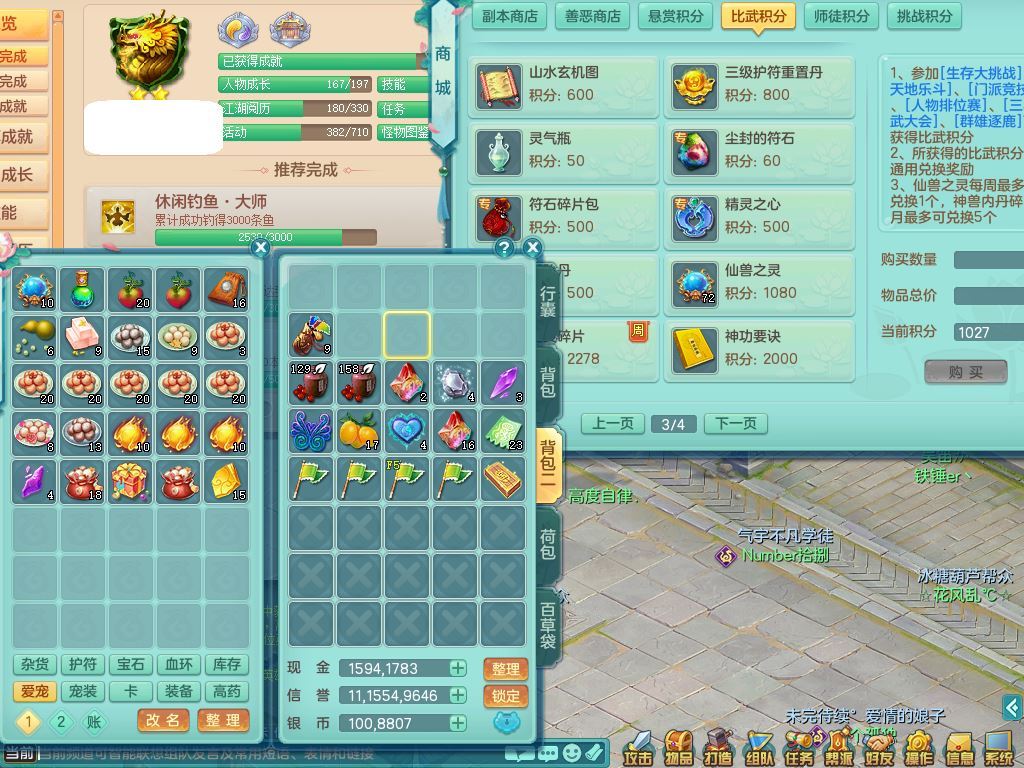Select the oranges item in the backpack
The image size is (1024, 768).
coord(358,431)
